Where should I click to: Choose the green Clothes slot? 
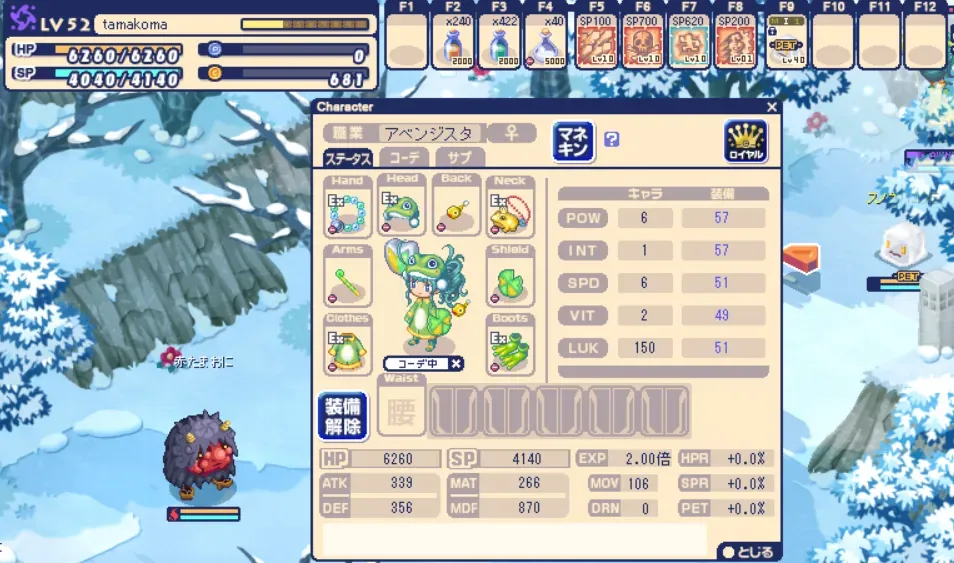point(348,346)
